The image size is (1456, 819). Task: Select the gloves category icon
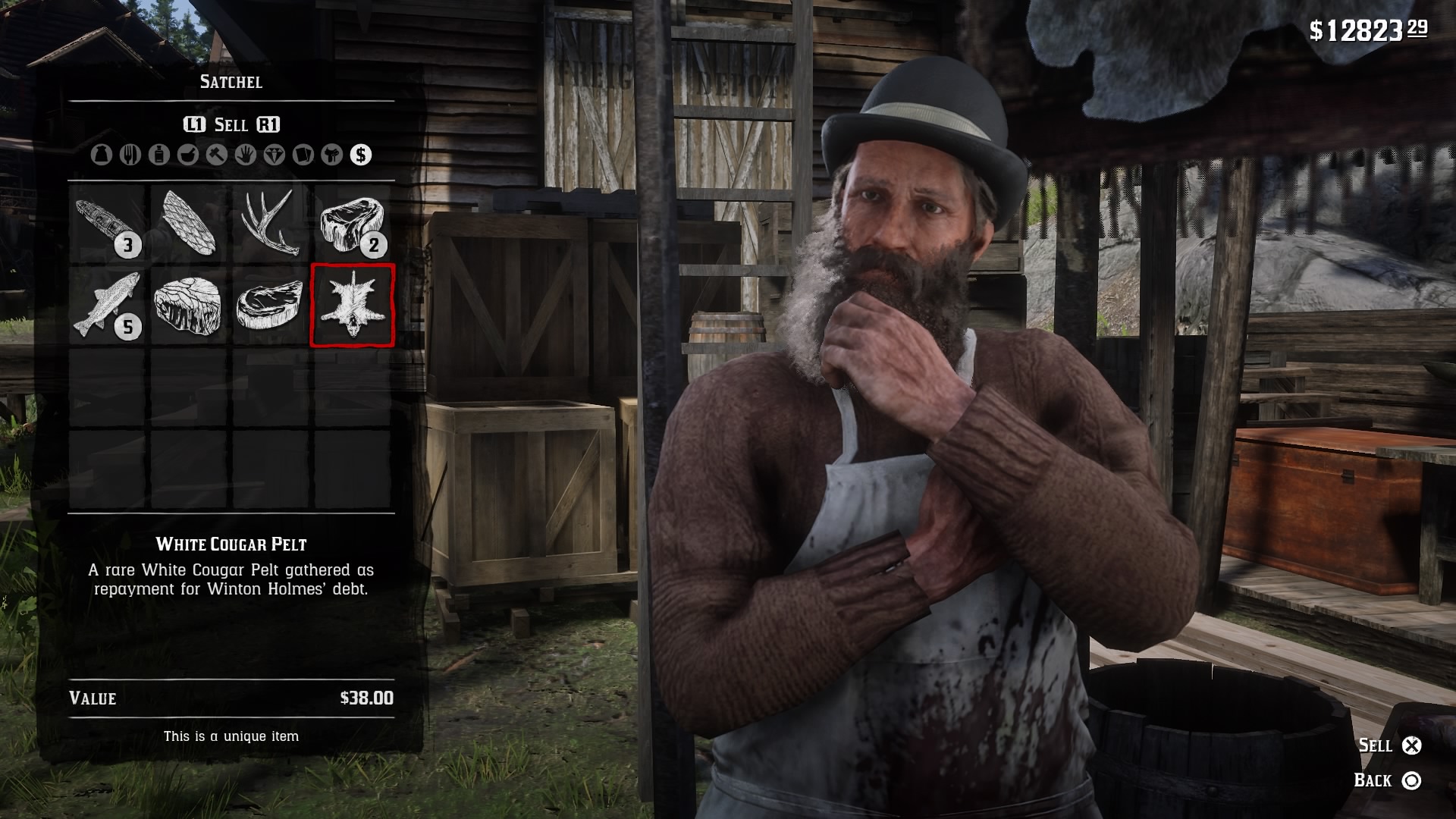246,155
